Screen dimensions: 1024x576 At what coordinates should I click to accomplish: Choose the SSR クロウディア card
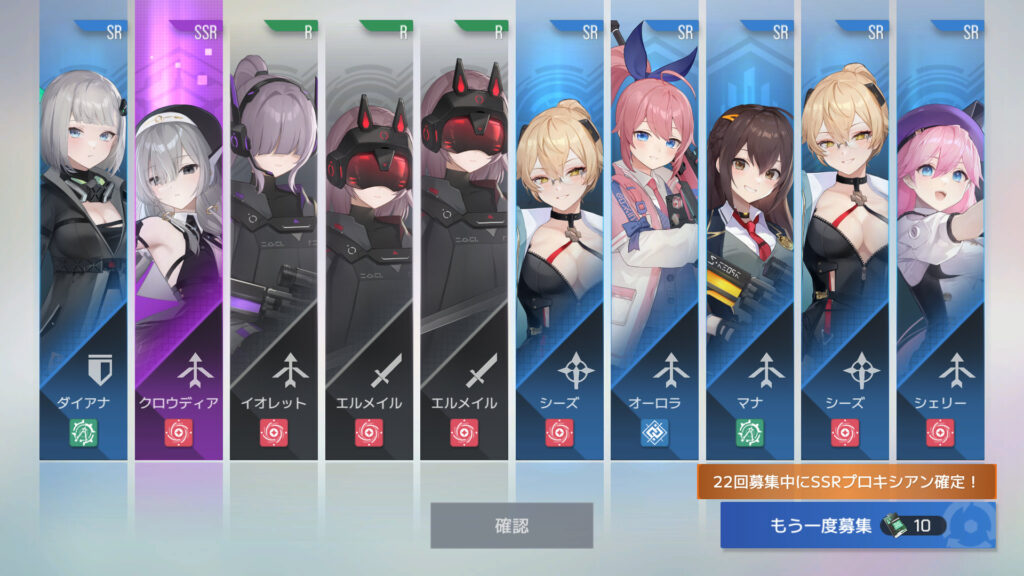tap(179, 240)
